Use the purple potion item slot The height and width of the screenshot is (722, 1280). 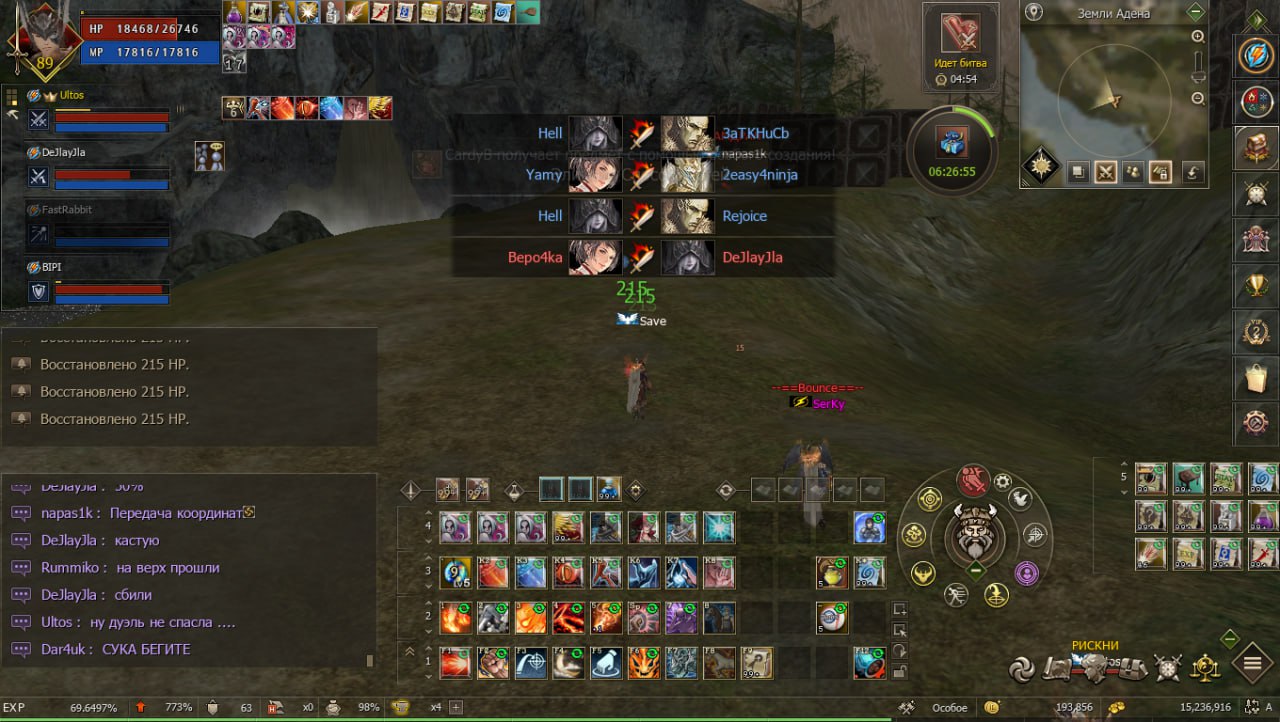click(x=235, y=12)
